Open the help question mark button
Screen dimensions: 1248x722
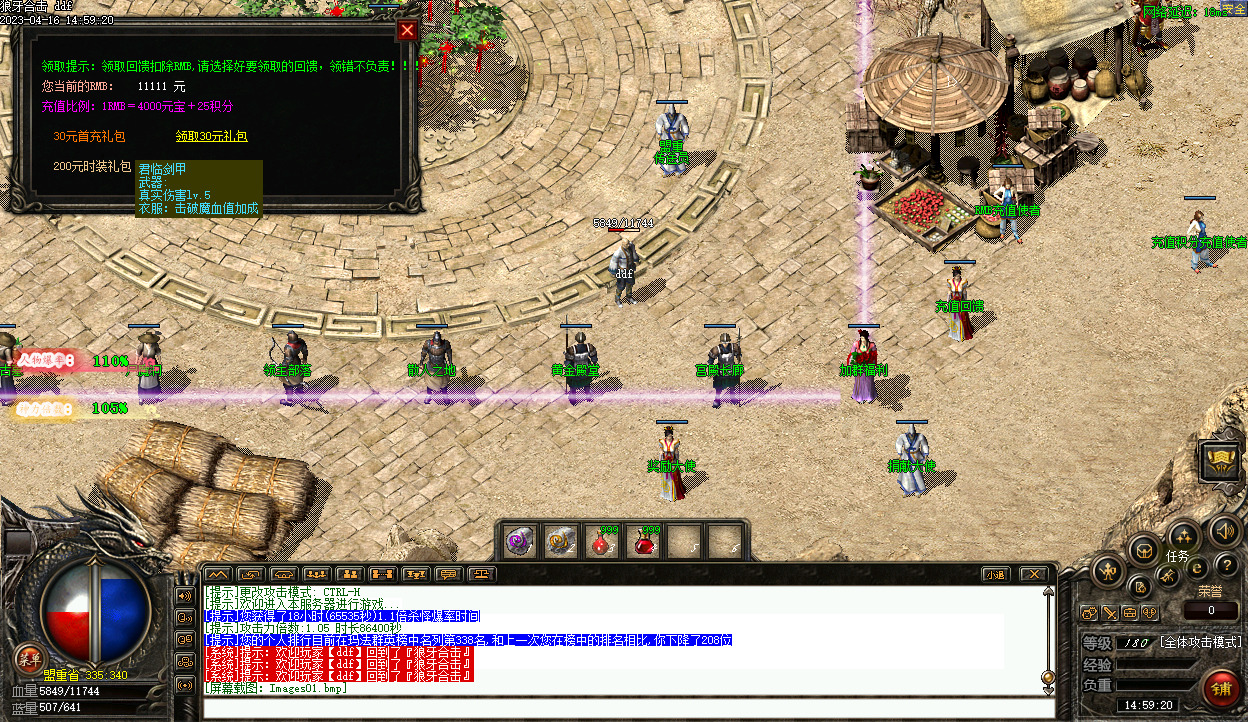point(1226,566)
